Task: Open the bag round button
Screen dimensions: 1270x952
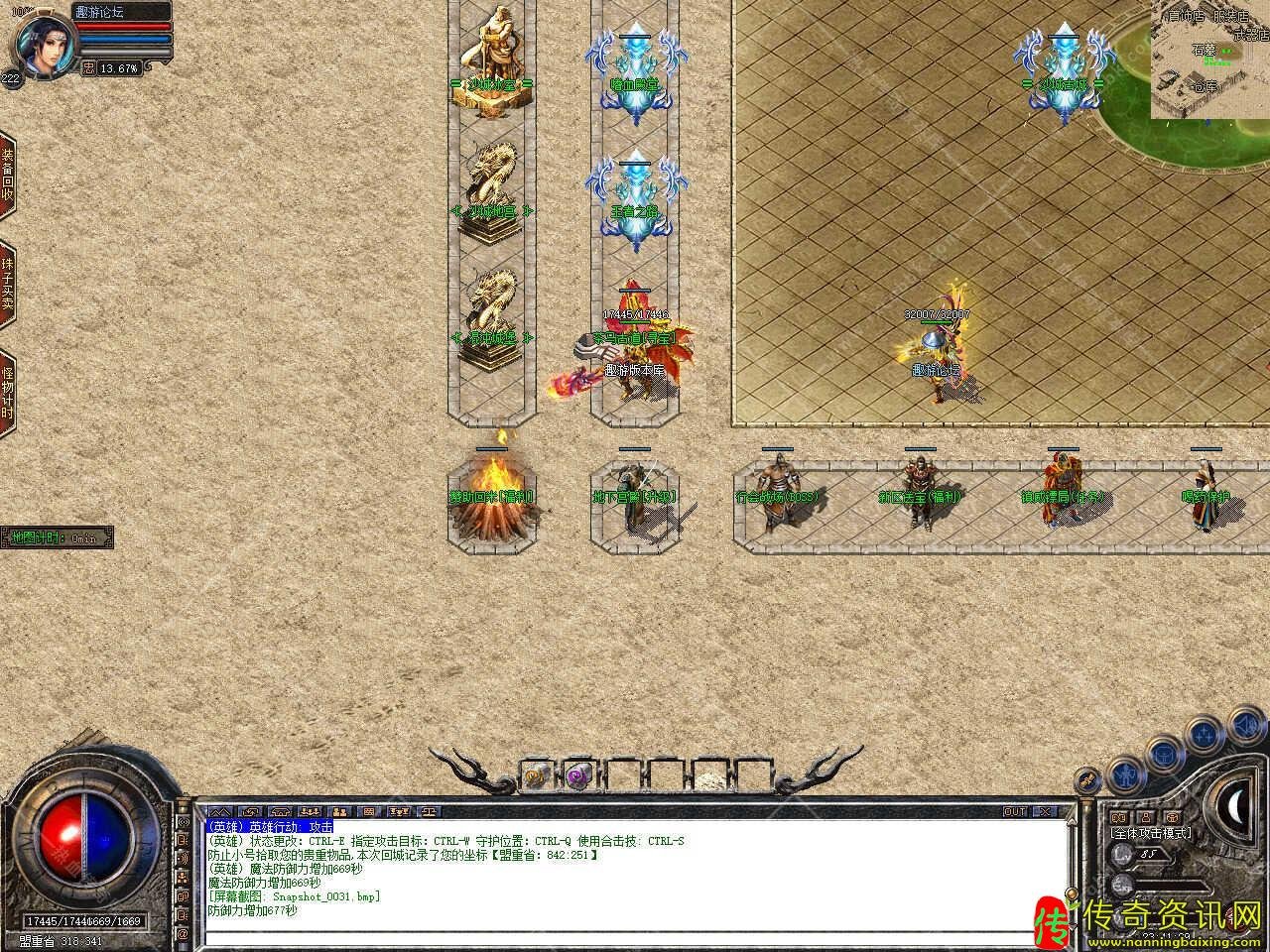Action: coord(1163,755)
